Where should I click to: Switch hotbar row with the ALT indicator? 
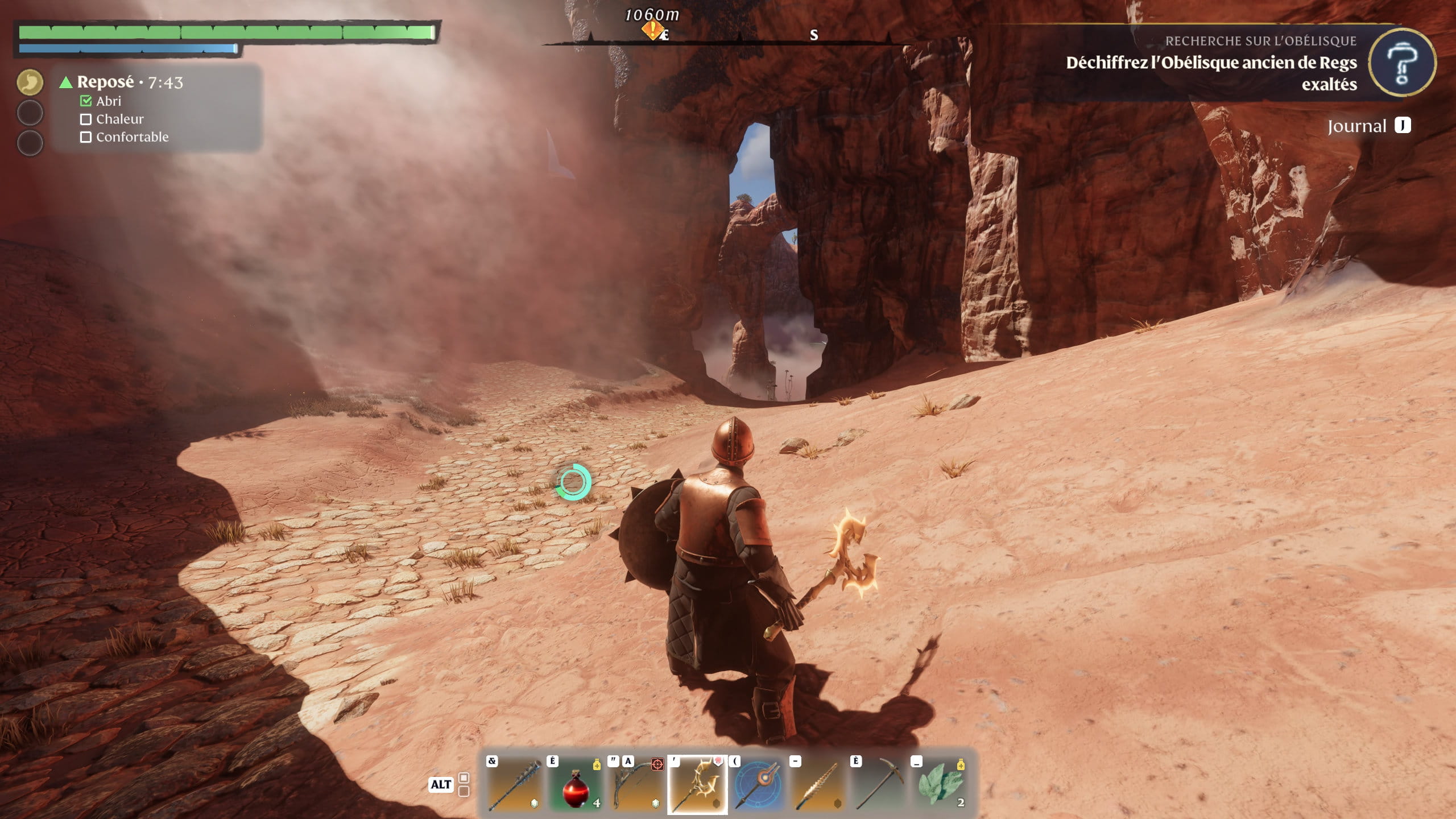tap(441, 785)
